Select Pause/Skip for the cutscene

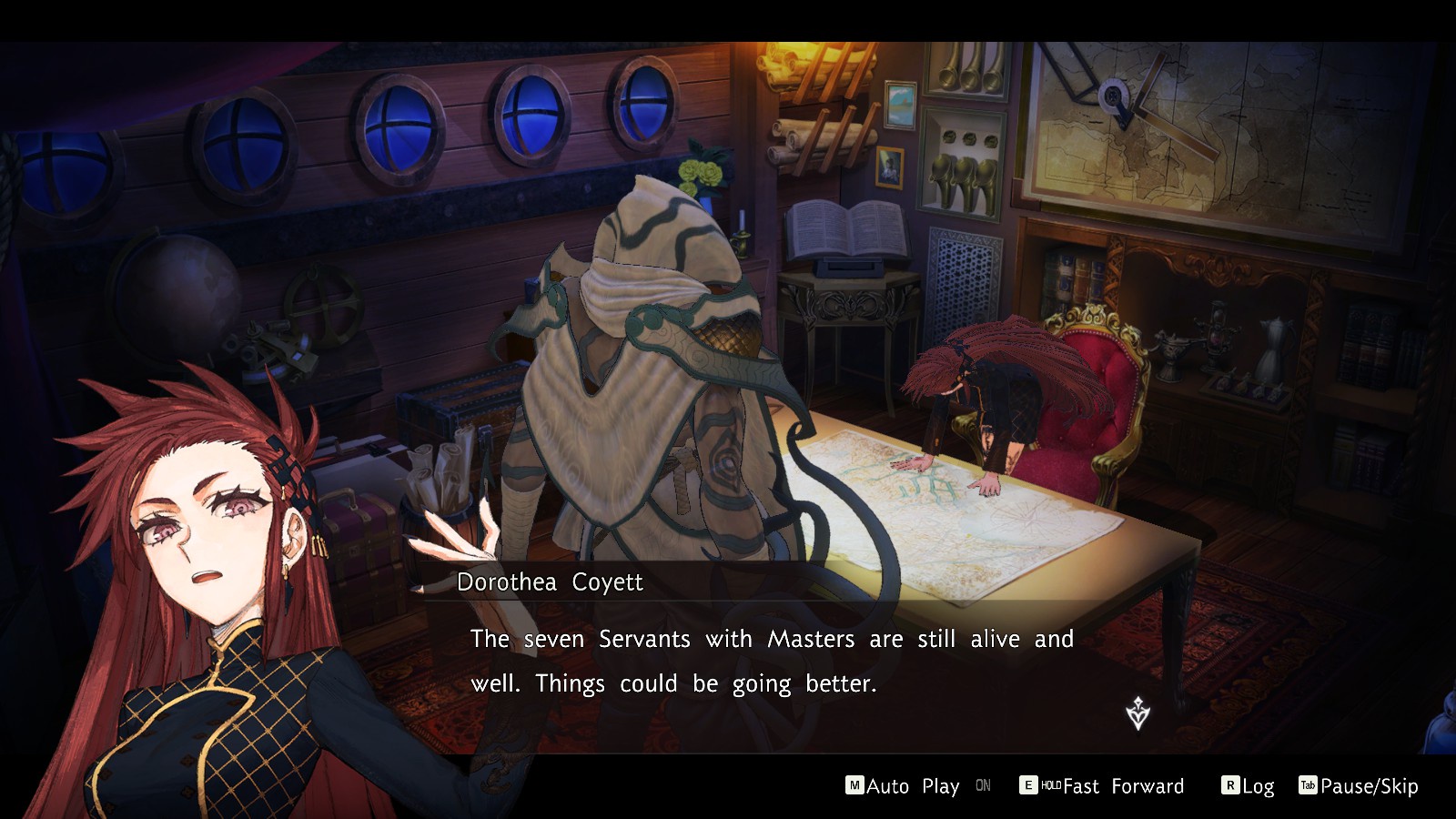pos(1359,786)
